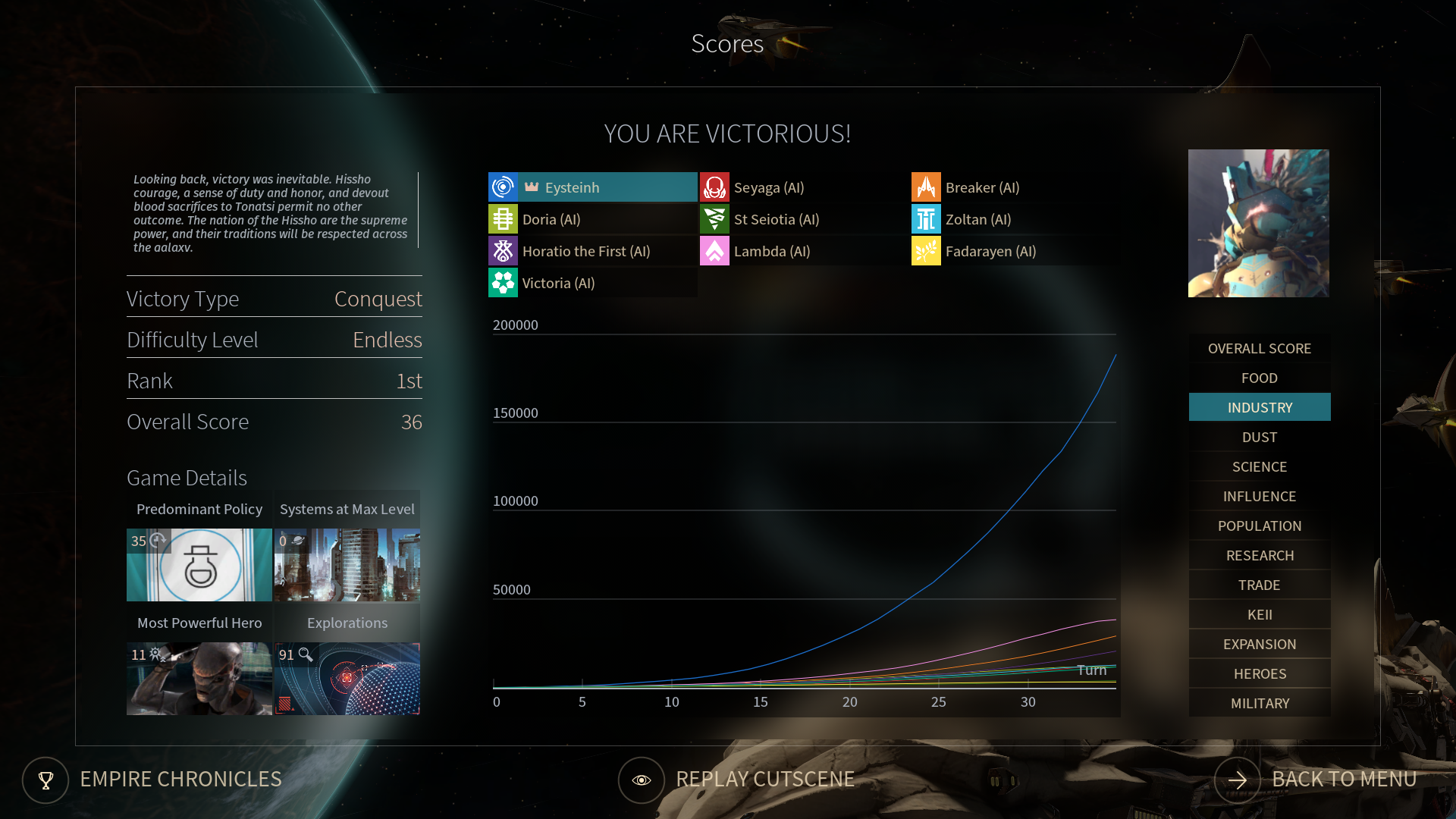1456x819 pixels.
Task: Display the Population graph
Action: coord(1259,526)
